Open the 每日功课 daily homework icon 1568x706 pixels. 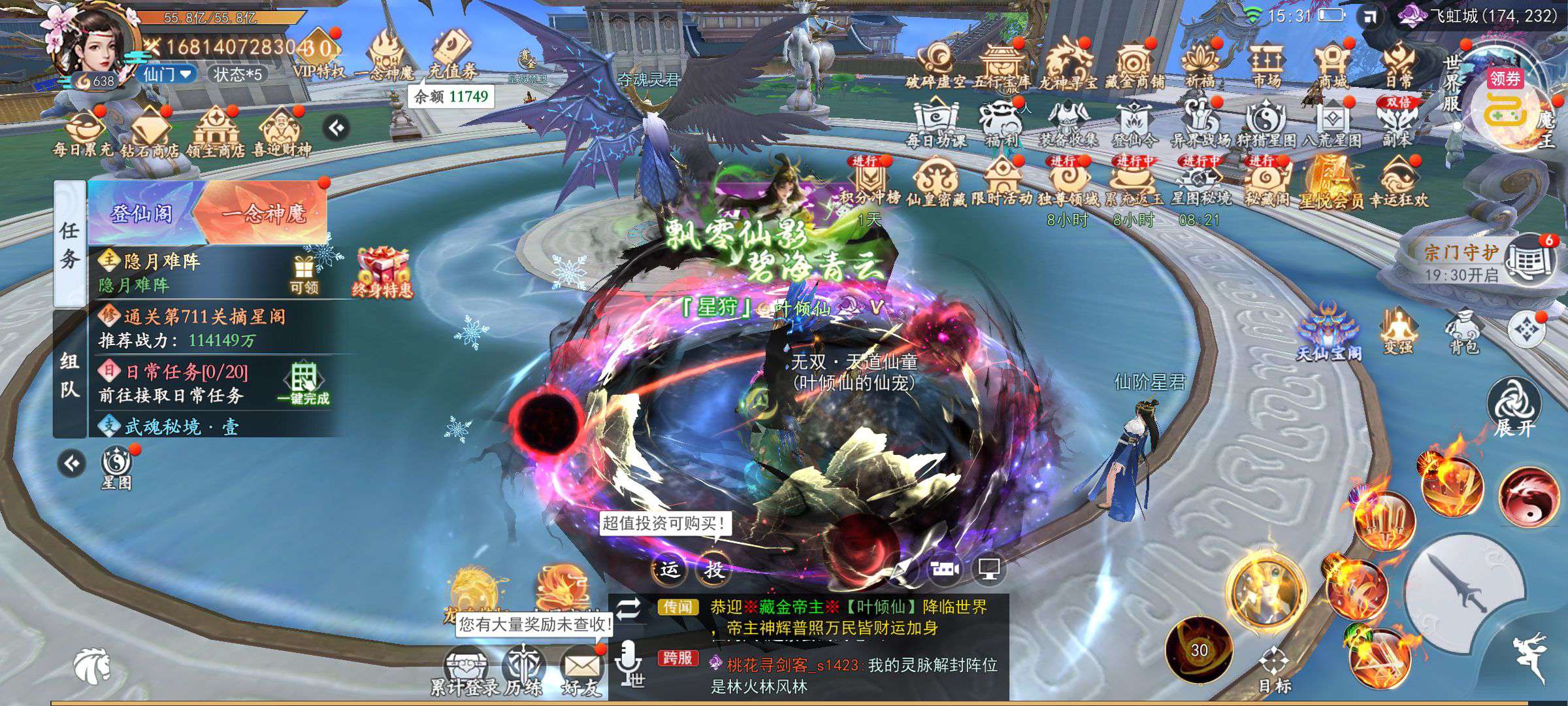[x=936, y=122]
